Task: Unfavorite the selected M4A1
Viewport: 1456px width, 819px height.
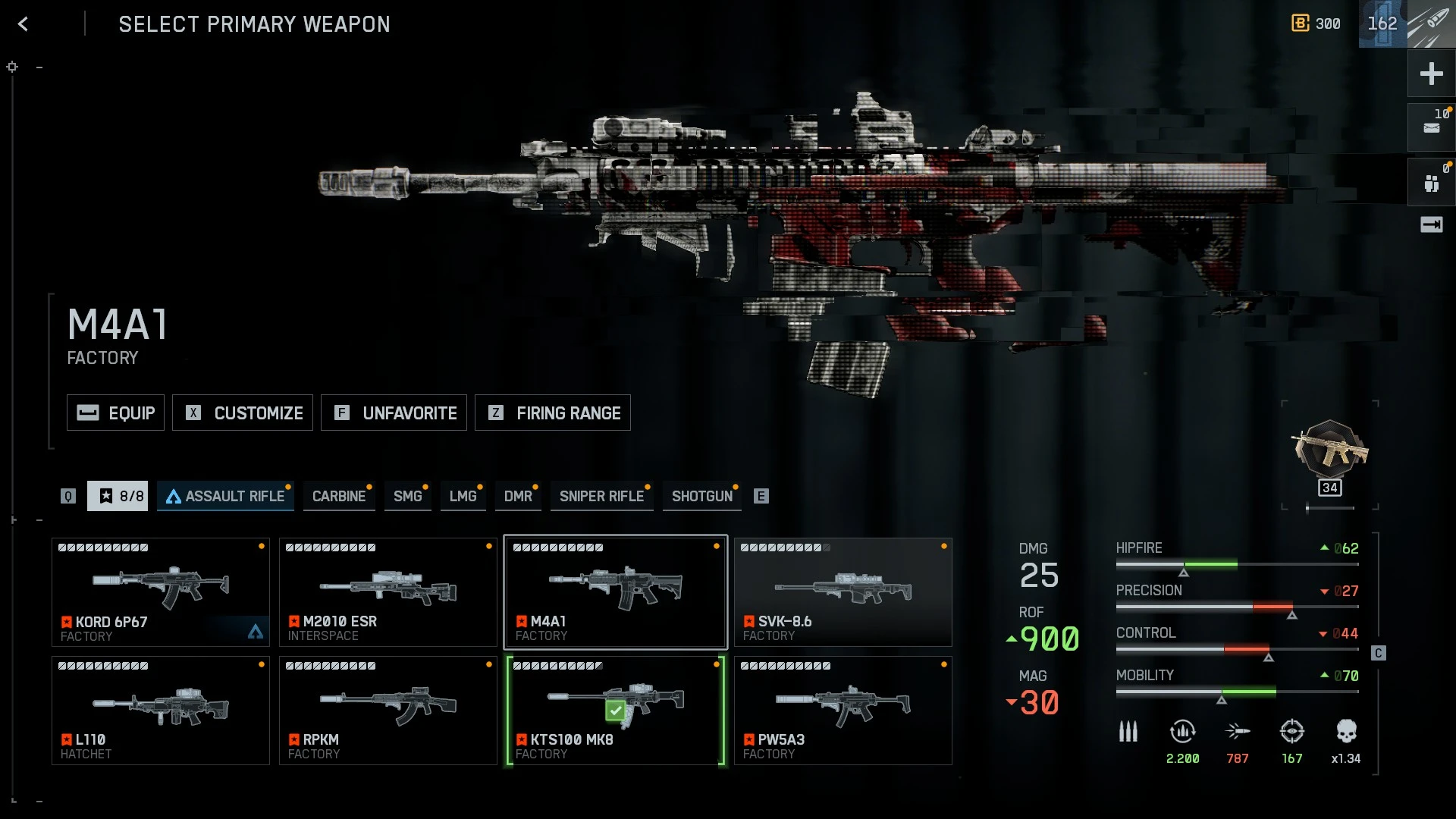Action: click(x=394, y=413)
